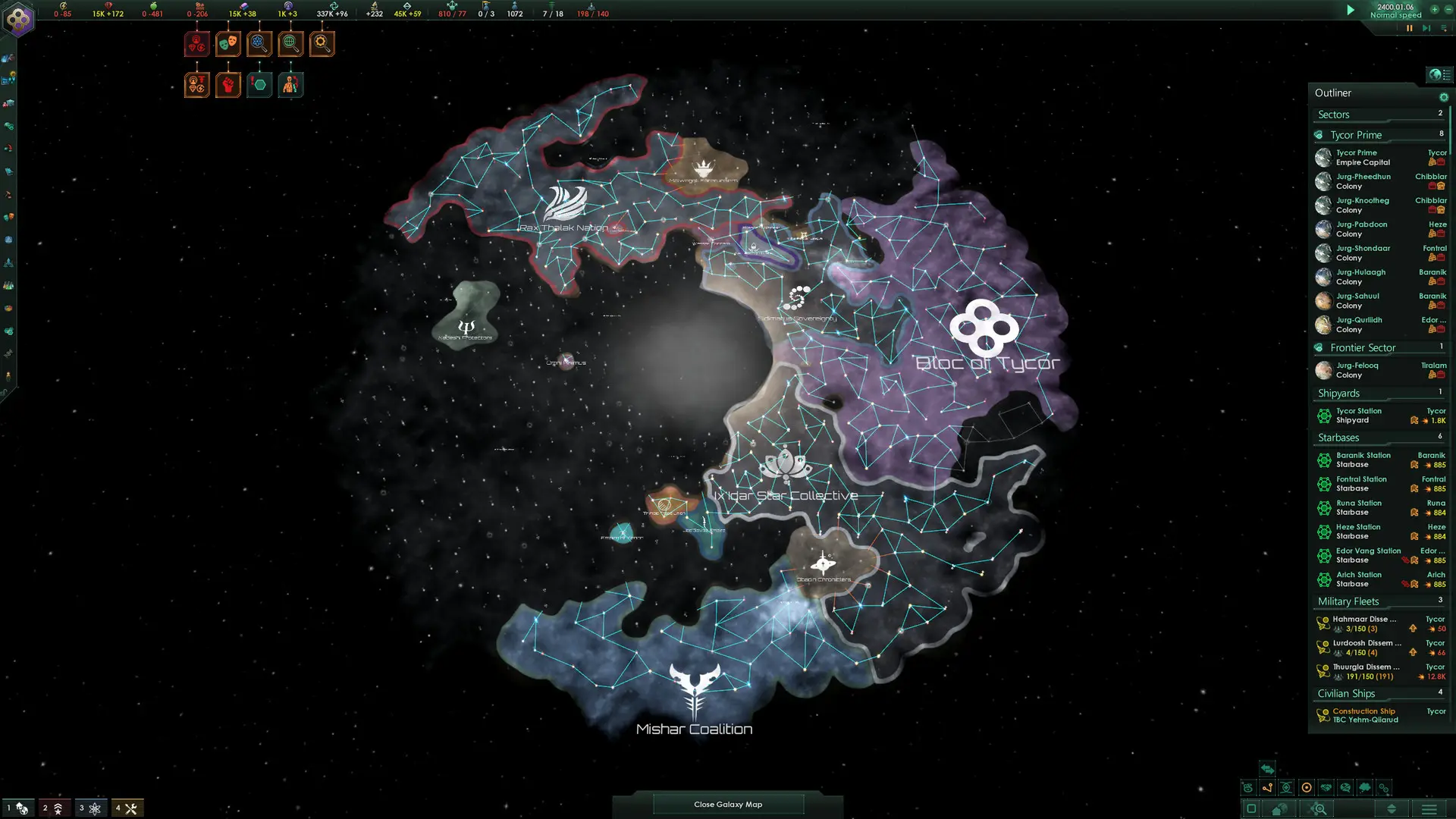Click the green play speed control
This screenshot has width=1456, height=819.
point(1350,10)
